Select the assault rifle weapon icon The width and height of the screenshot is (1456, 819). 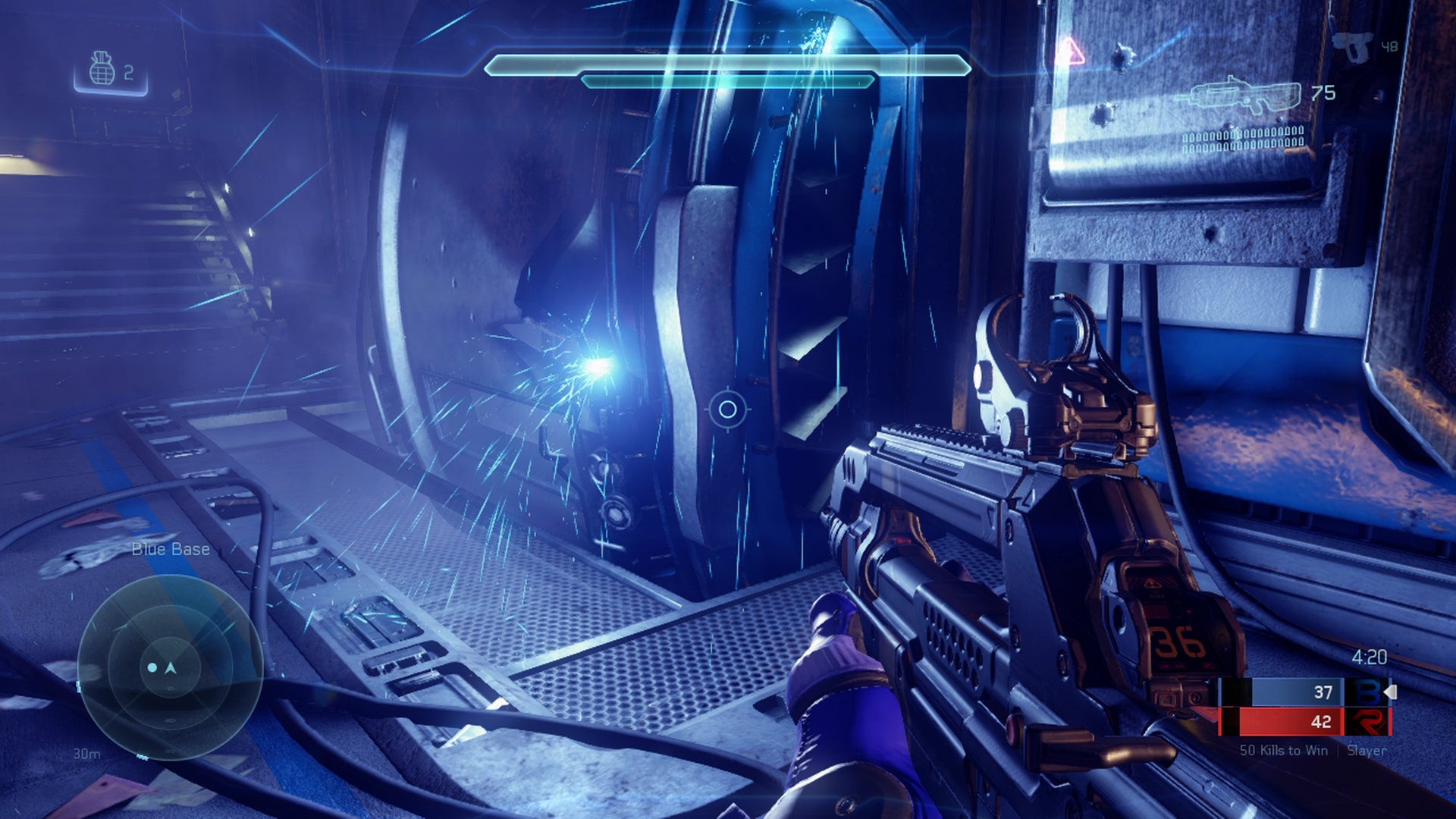(1240, 96)
